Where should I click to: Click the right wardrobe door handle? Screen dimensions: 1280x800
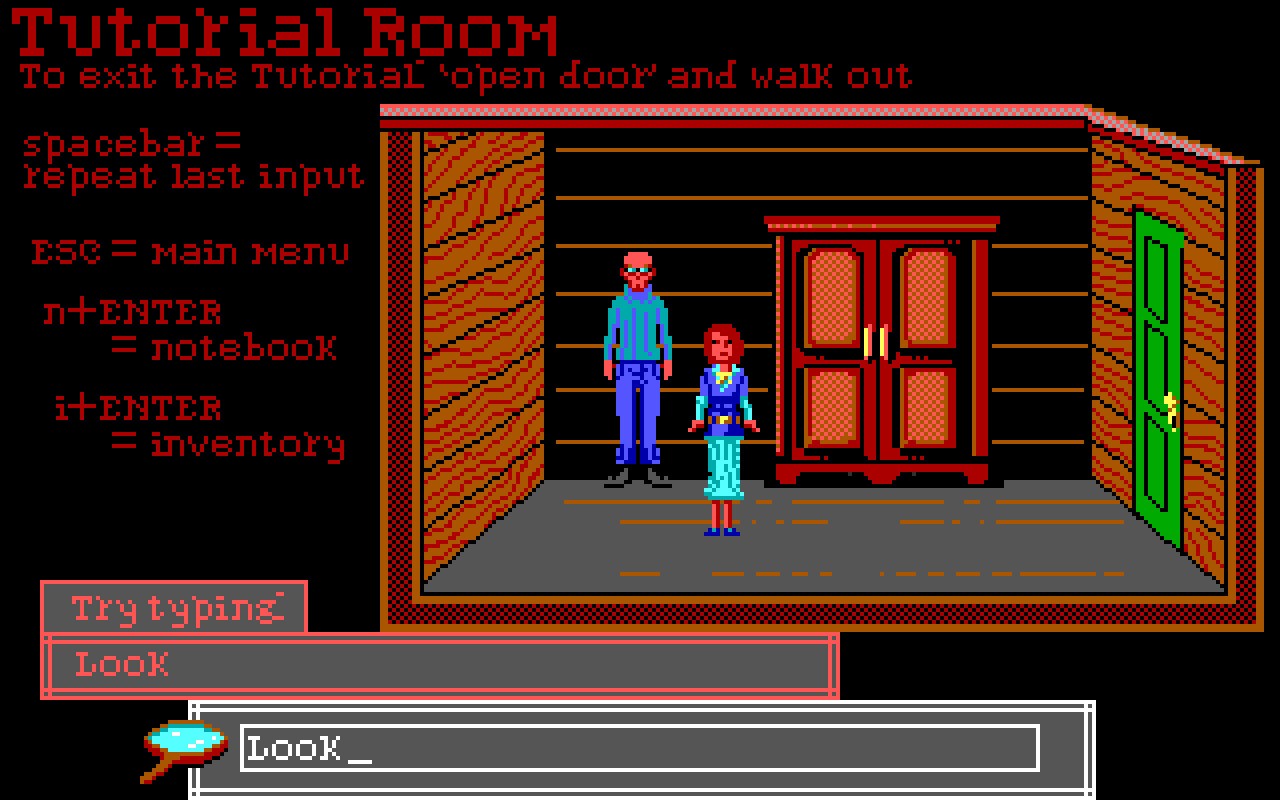point(882,340)
